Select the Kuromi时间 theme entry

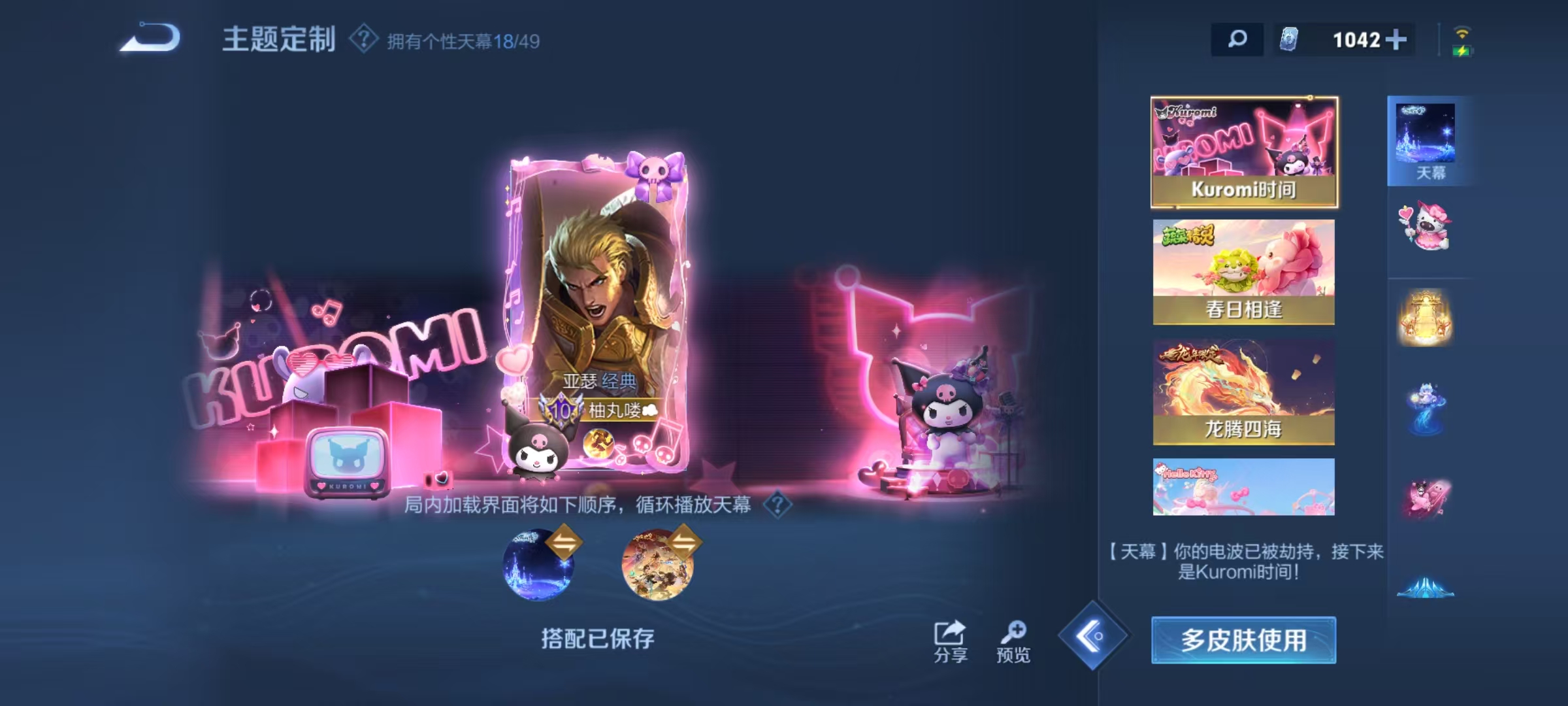point(1241,152)
